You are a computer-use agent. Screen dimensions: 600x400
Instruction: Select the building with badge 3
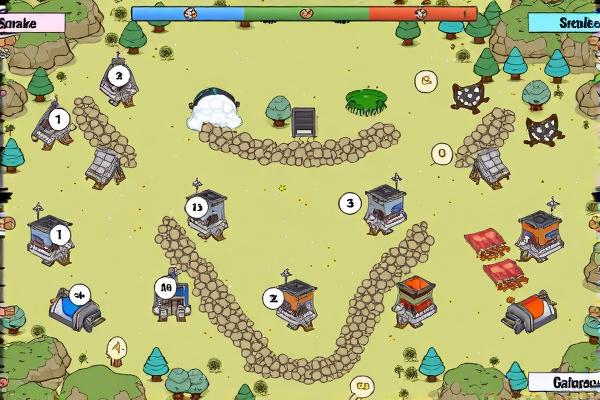click(x=385, y=208)
